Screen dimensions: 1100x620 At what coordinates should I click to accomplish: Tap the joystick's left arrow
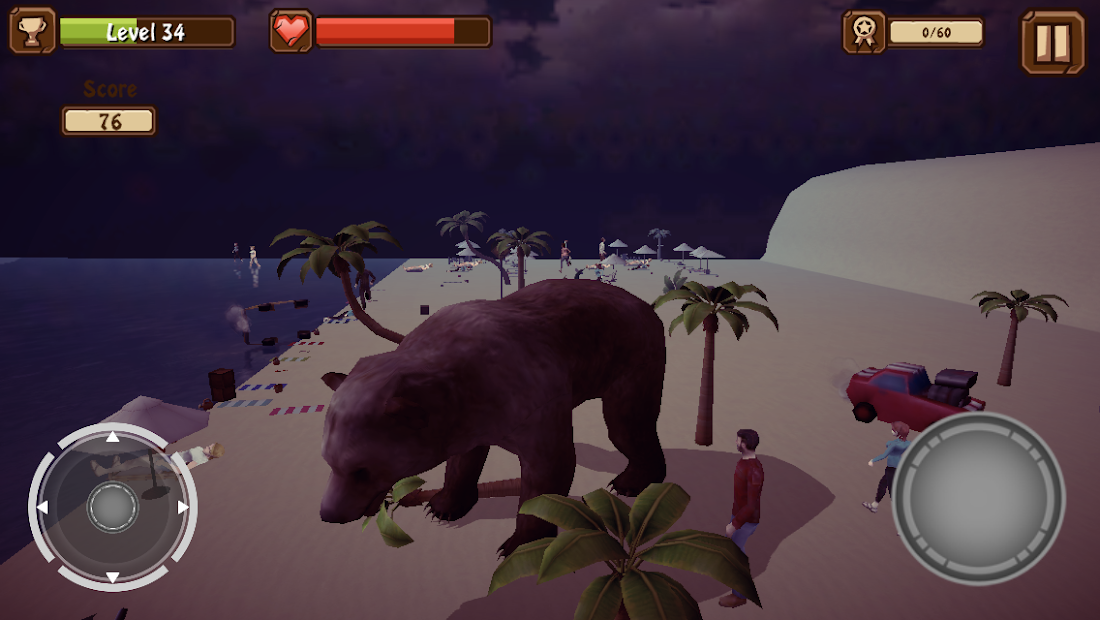point(42,507)
